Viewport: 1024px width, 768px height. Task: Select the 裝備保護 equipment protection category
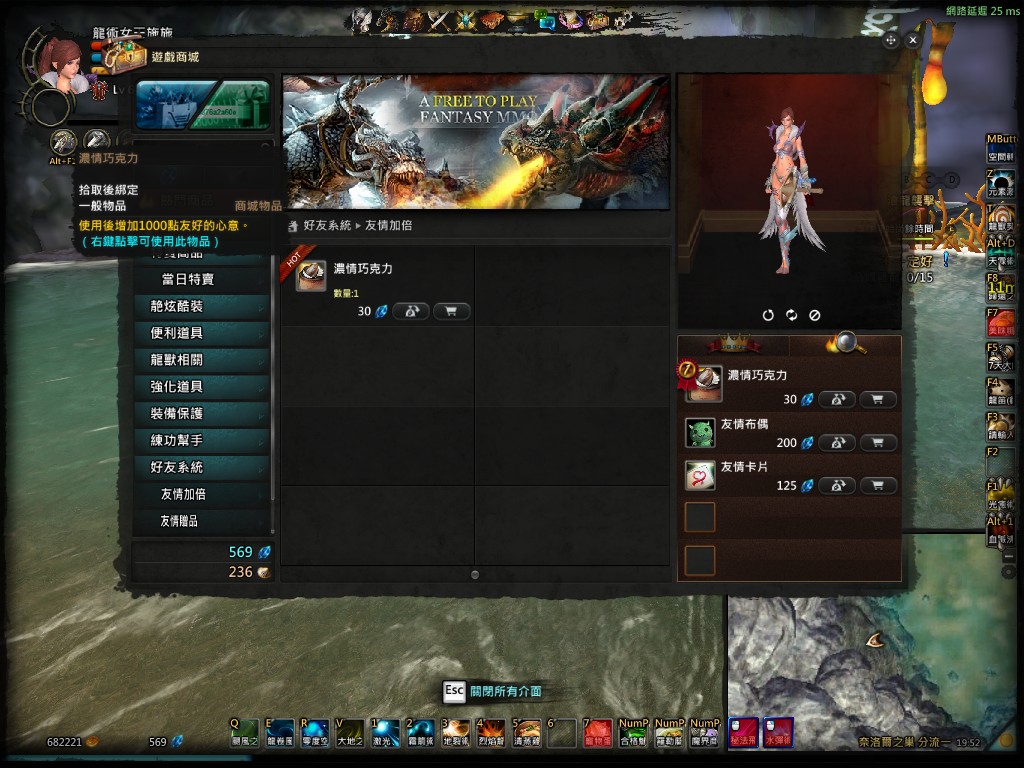(x=177, y=413)
